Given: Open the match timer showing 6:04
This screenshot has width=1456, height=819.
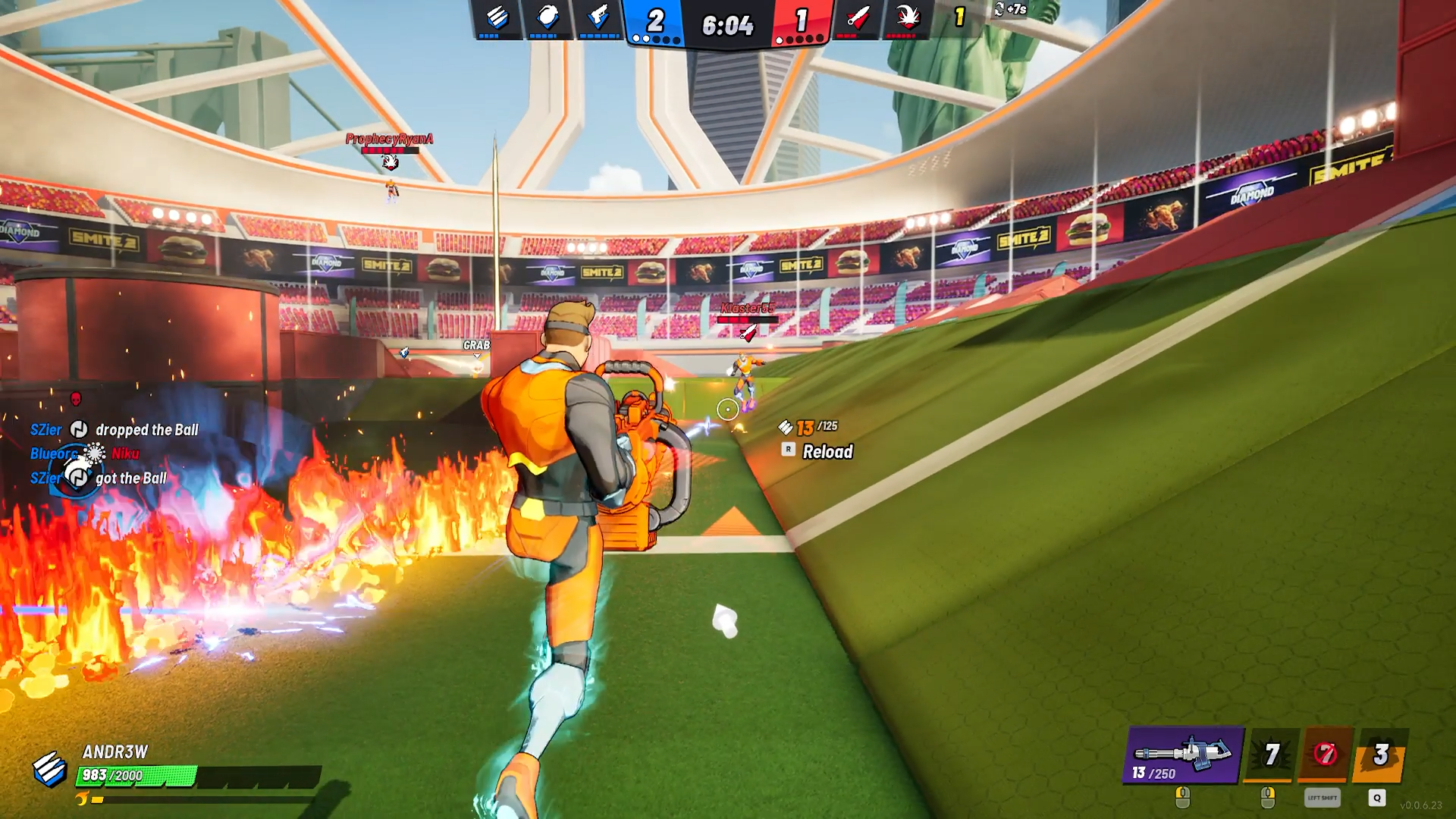Looking at the screenshot, I should pyautogui.click(x=726, y=23).
